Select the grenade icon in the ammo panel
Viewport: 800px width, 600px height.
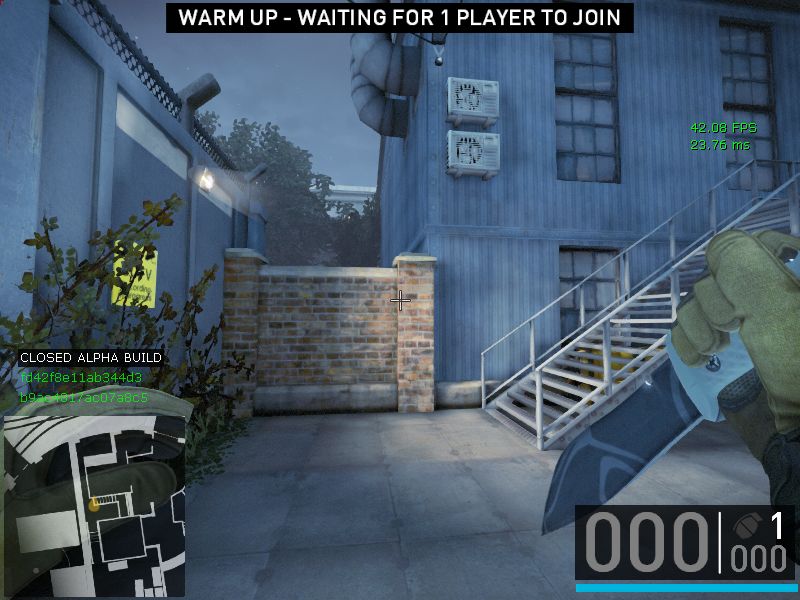[x=744, y=525]
